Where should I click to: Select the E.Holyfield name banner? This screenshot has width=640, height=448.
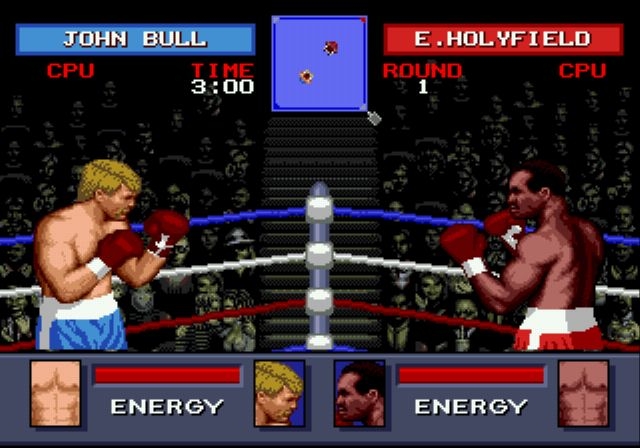pyautogui.click(x=502, y=40)
